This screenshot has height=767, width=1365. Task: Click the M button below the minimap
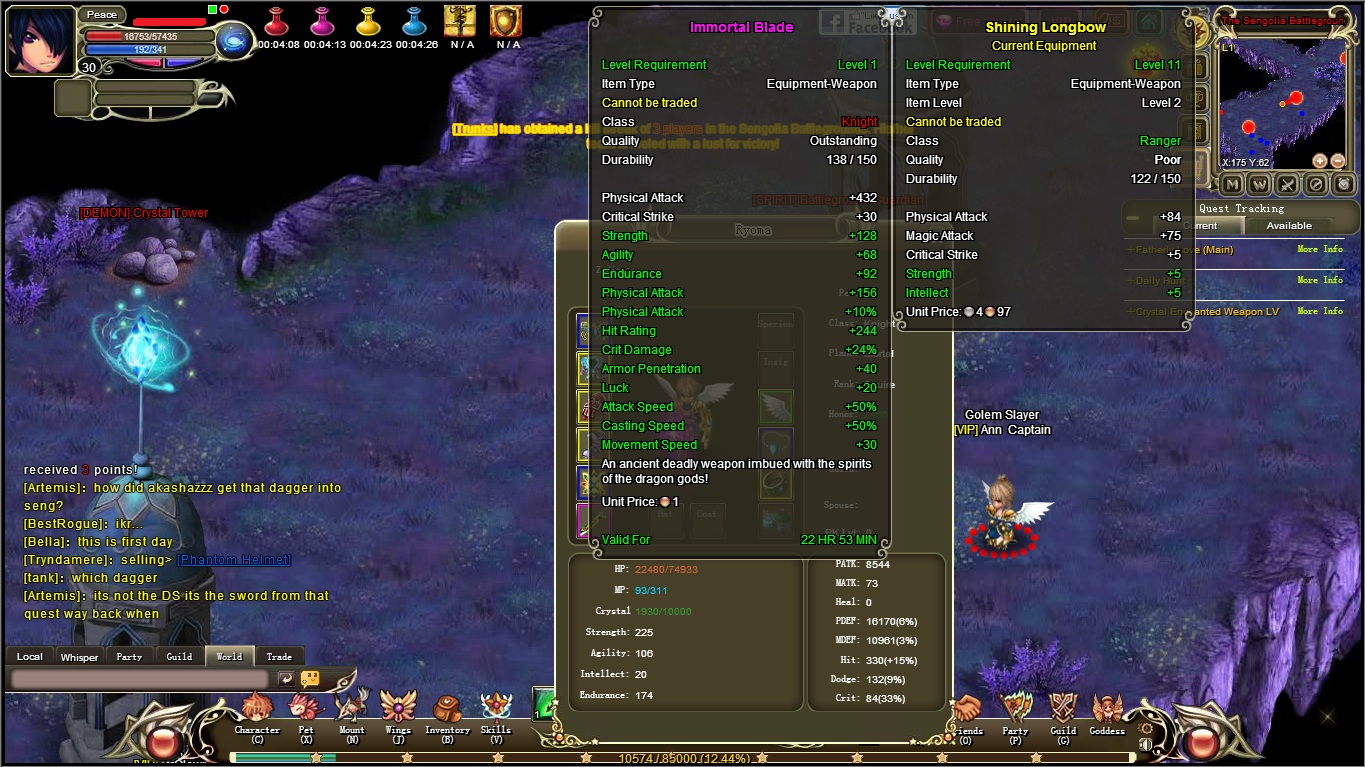pyautogui.click(x=1232, y=184)
